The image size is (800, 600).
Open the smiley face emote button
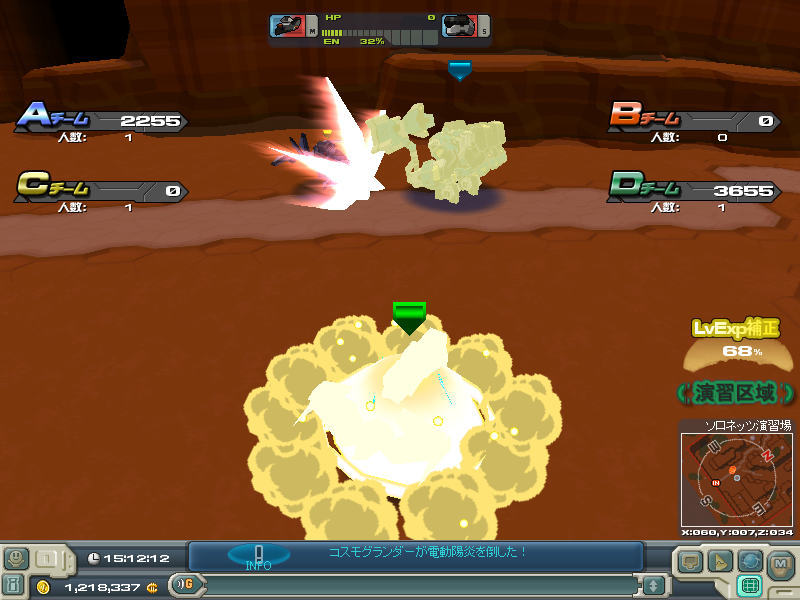click(x=17, y=559)
